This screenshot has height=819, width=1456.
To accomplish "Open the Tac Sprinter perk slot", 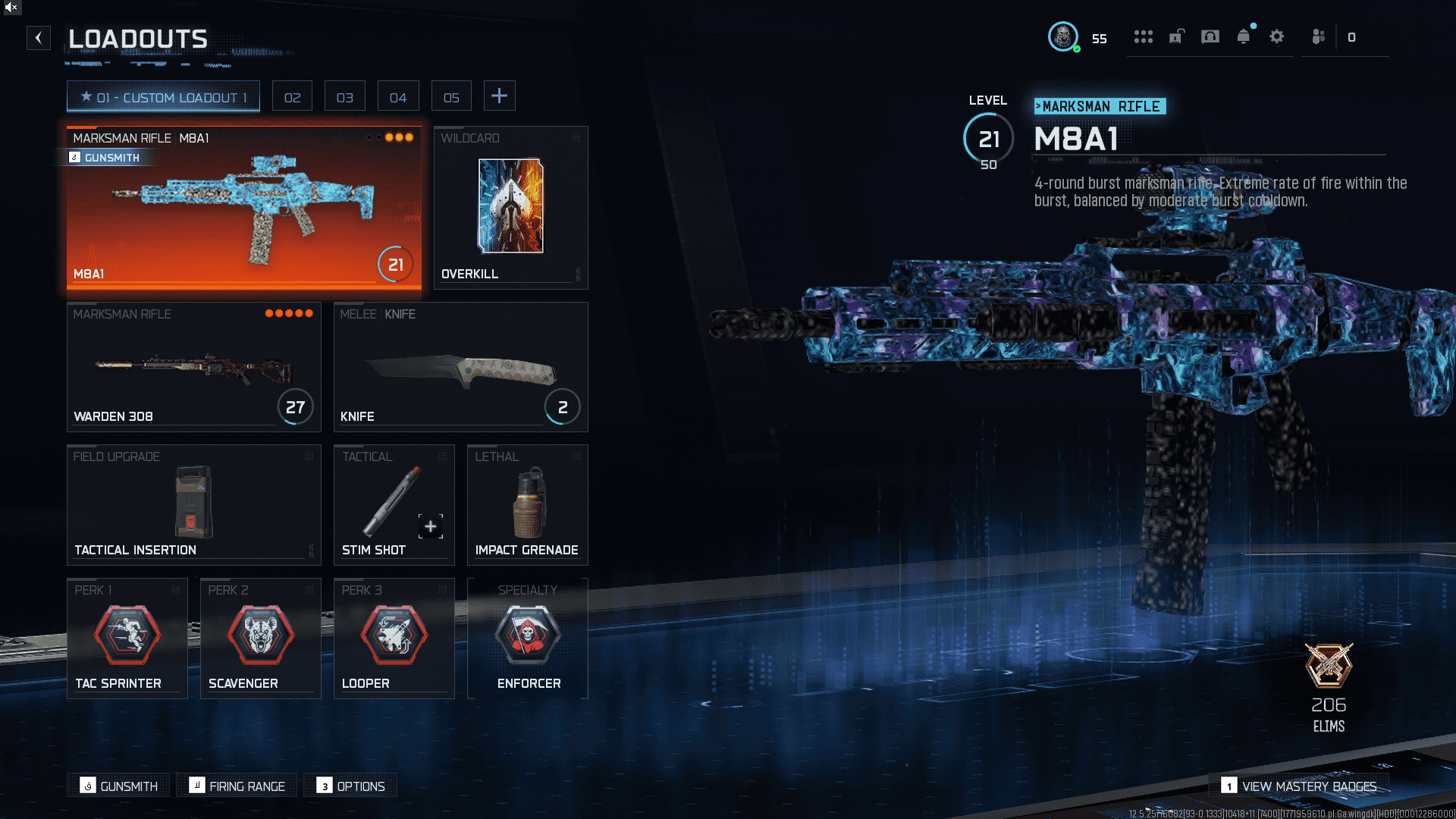I will click(127, 638).
